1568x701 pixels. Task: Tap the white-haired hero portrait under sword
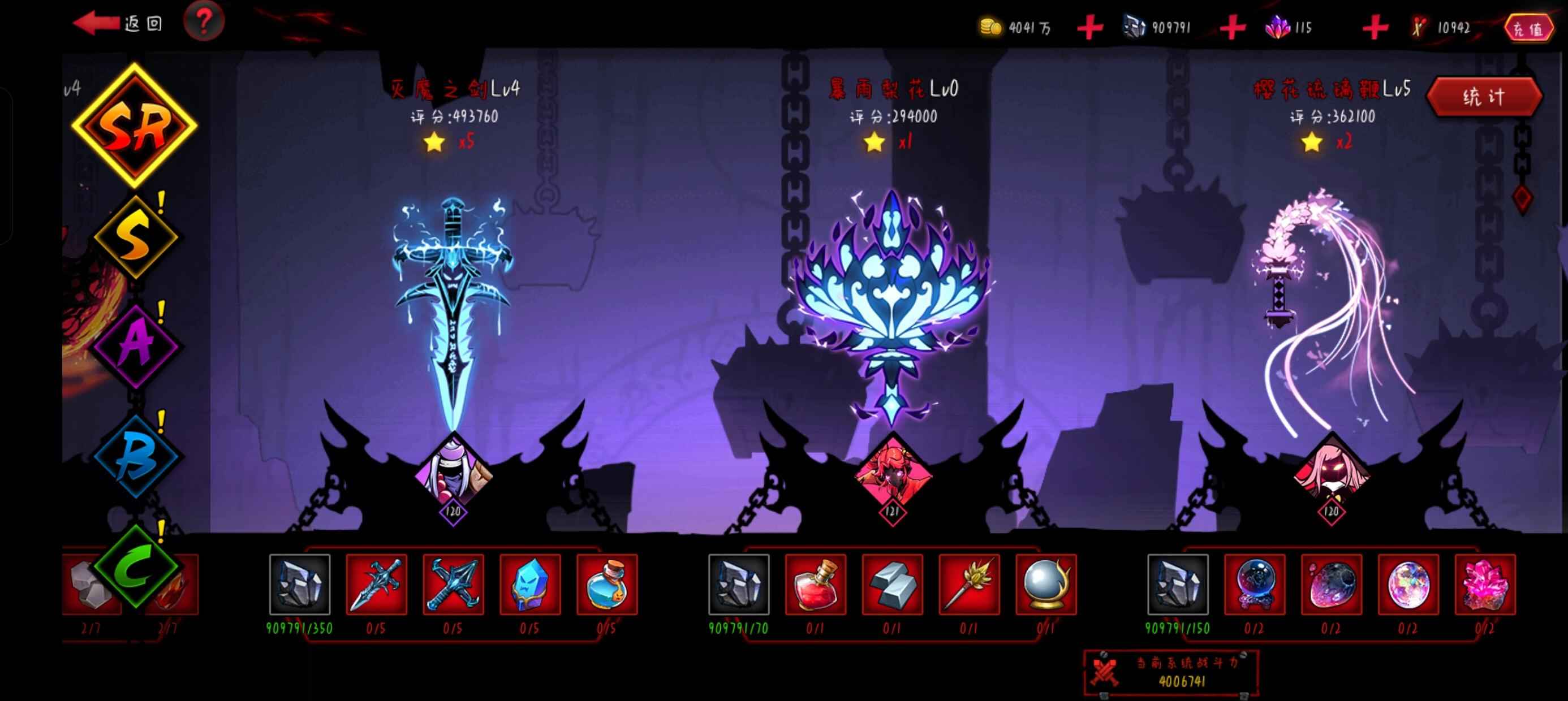pos(454,475)
